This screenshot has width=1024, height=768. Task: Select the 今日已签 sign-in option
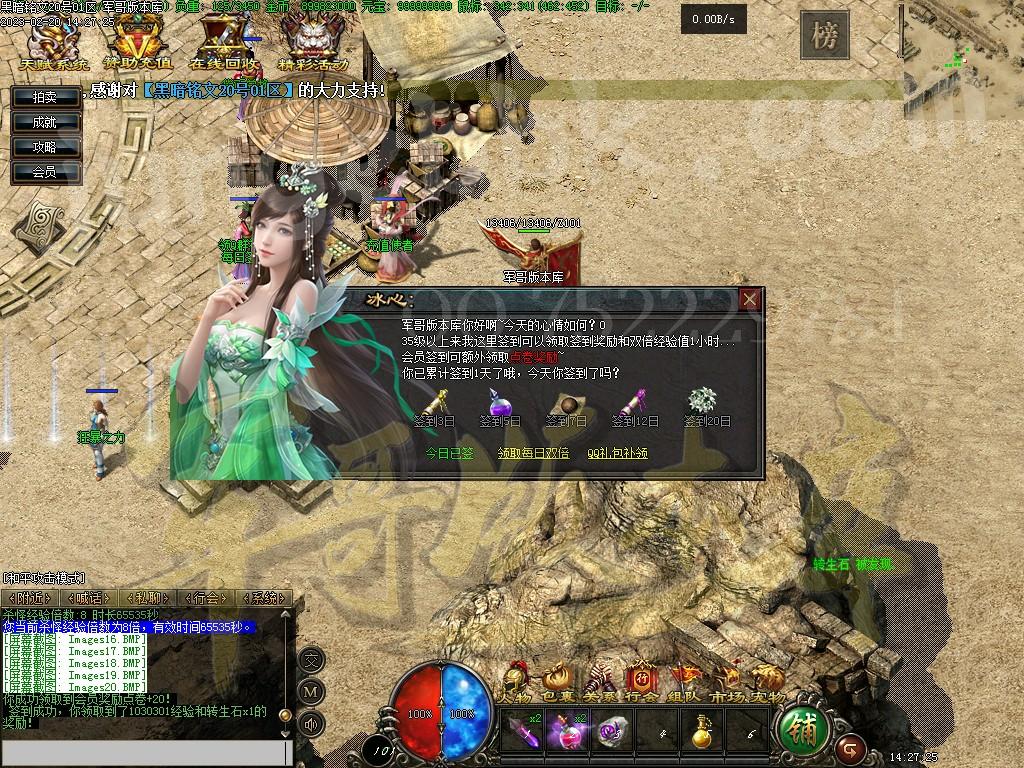(x=449, y=453)
